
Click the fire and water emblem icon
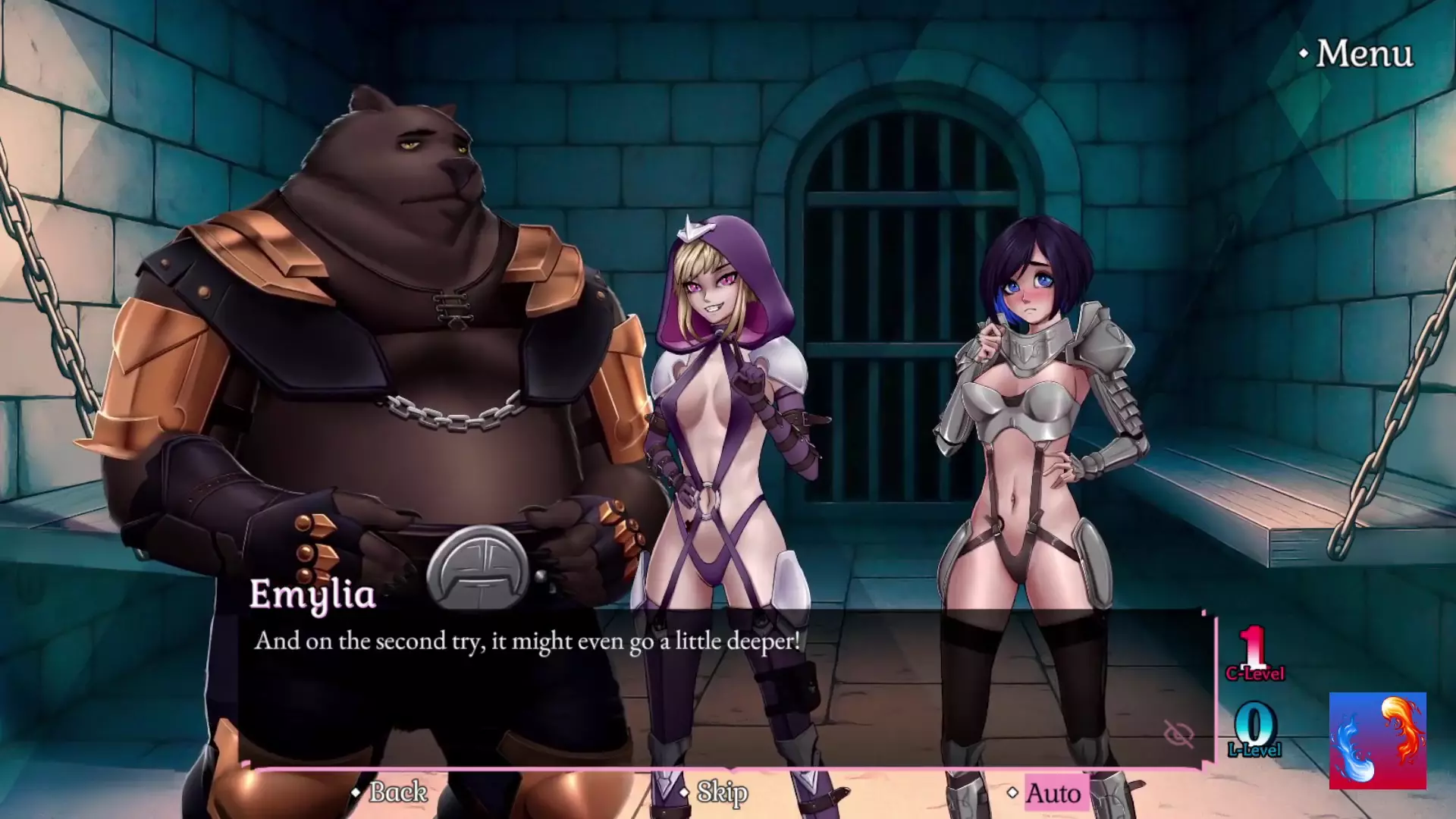pyautogui.click(x=1377, y=741)
